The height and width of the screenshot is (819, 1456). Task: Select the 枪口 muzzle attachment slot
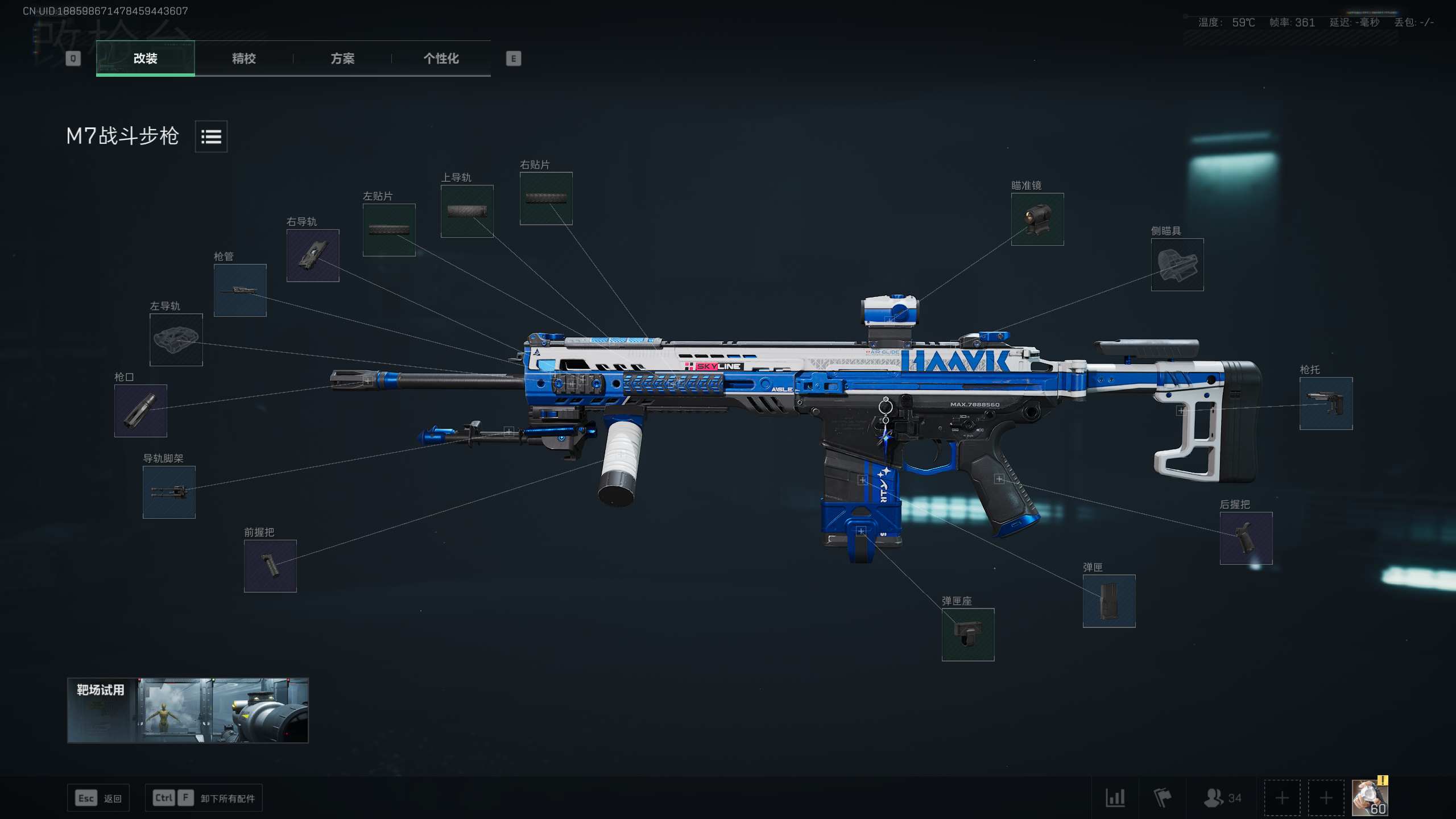(x=140, y=411)
